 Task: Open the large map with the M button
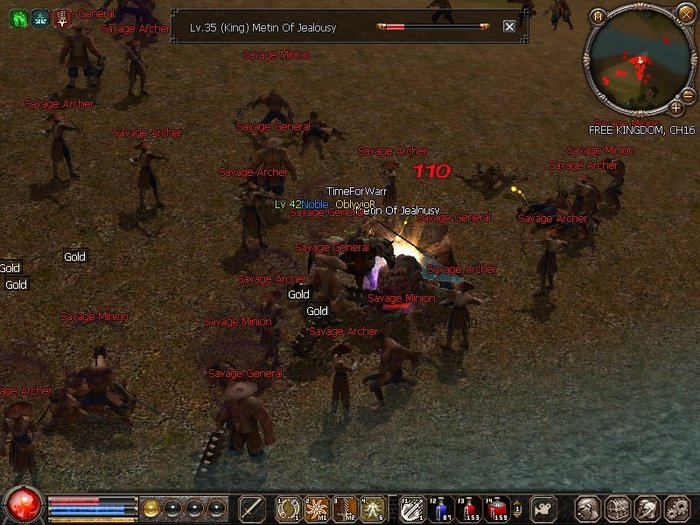click(x=598, y=16)
